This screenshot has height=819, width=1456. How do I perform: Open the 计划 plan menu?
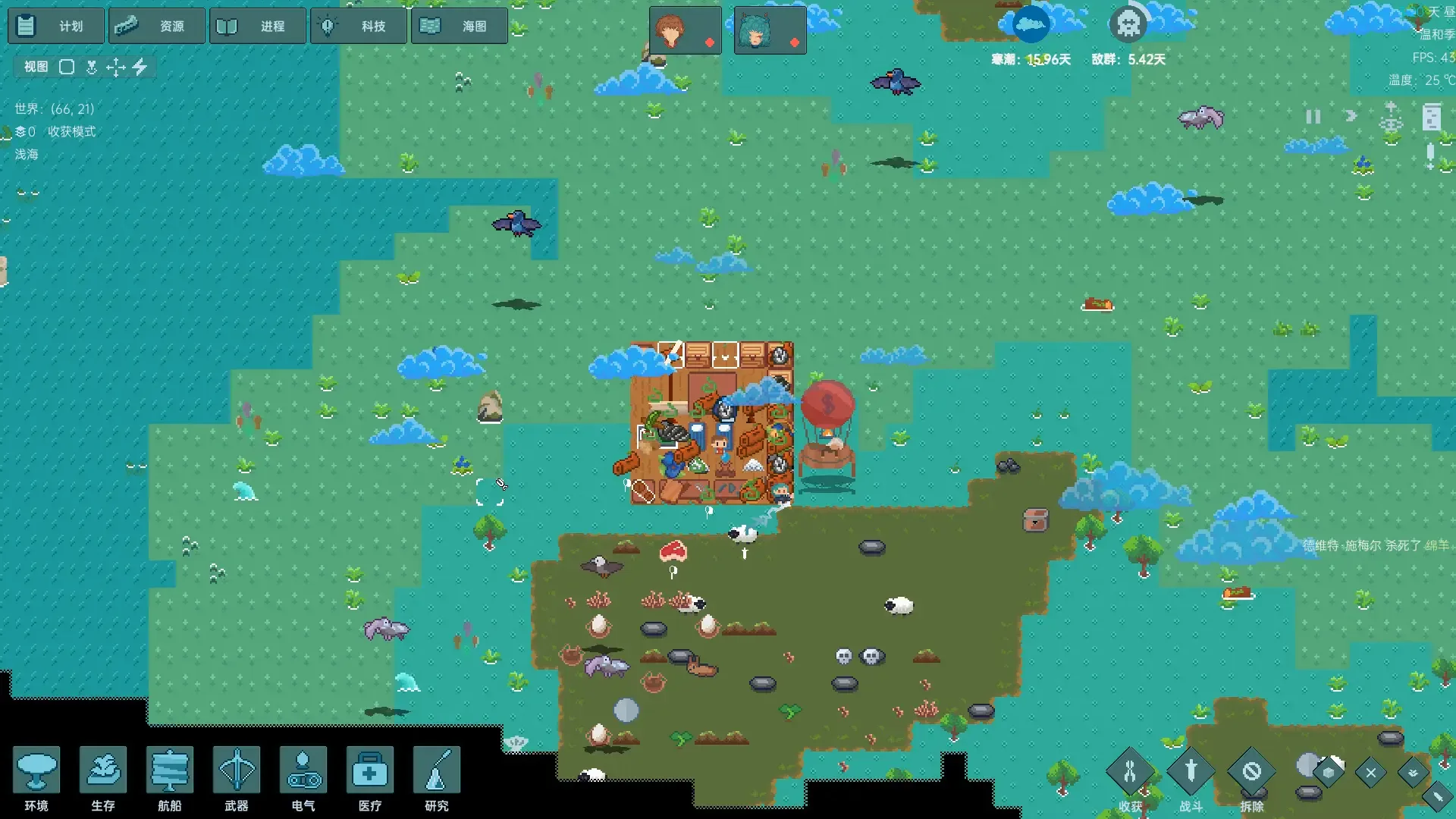pyautogui.click(x=56, y=25)
